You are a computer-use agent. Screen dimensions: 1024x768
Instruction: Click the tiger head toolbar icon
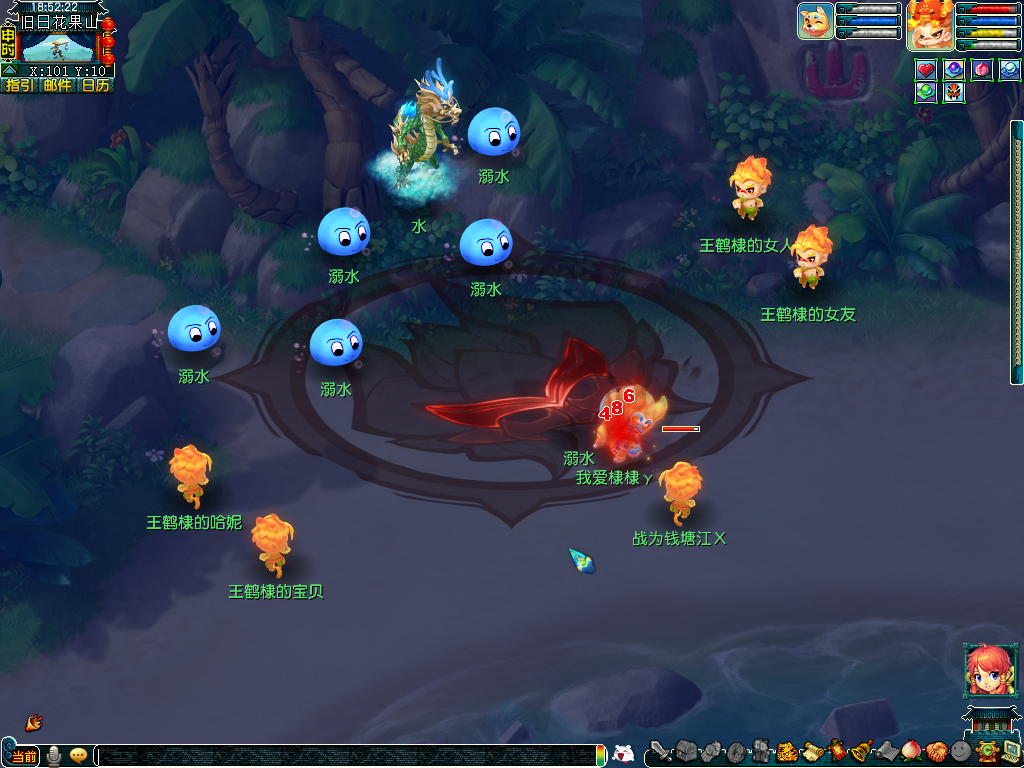tap(786, 751)
